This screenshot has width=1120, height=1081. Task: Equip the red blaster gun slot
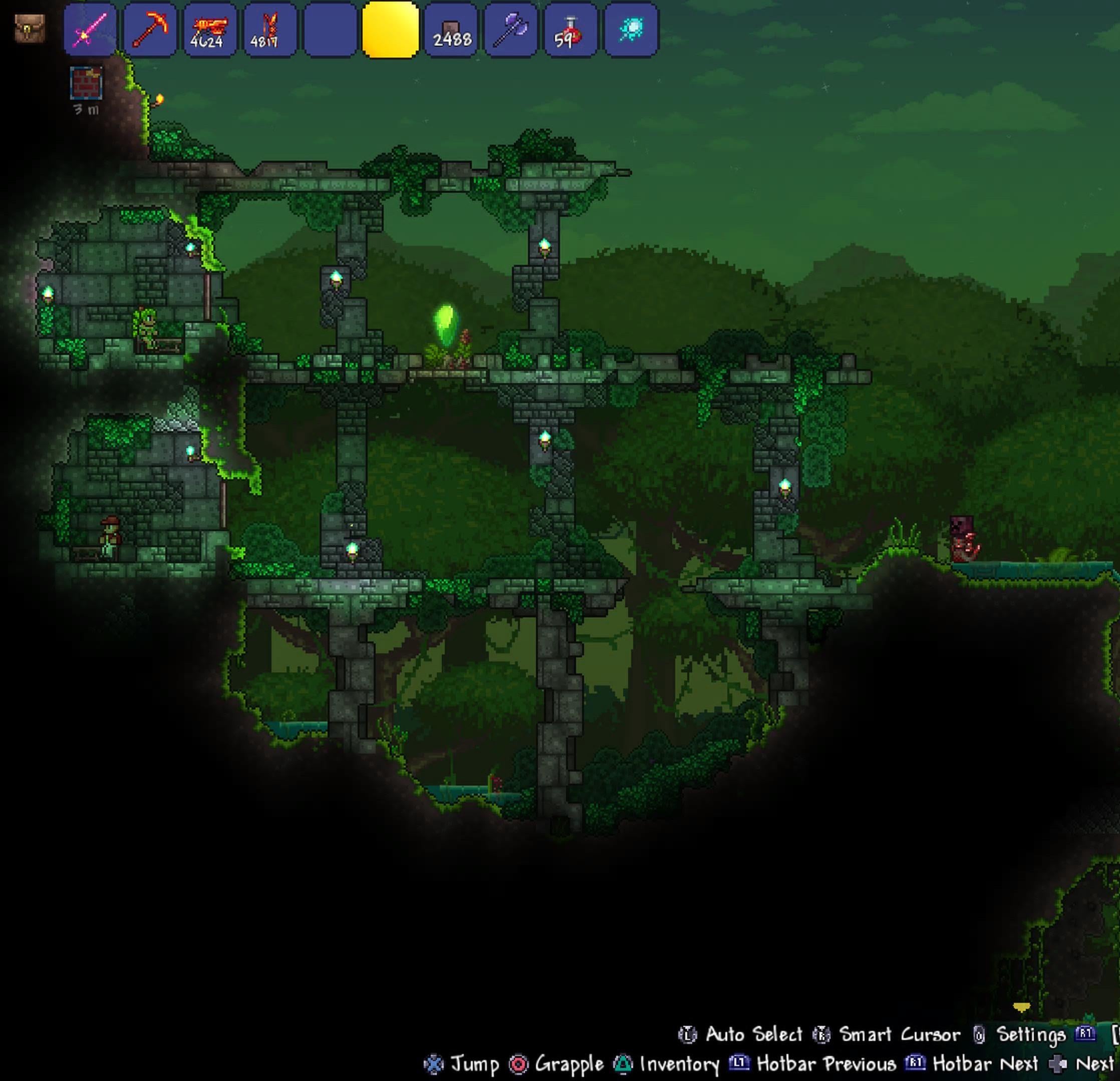click(210, 30)
